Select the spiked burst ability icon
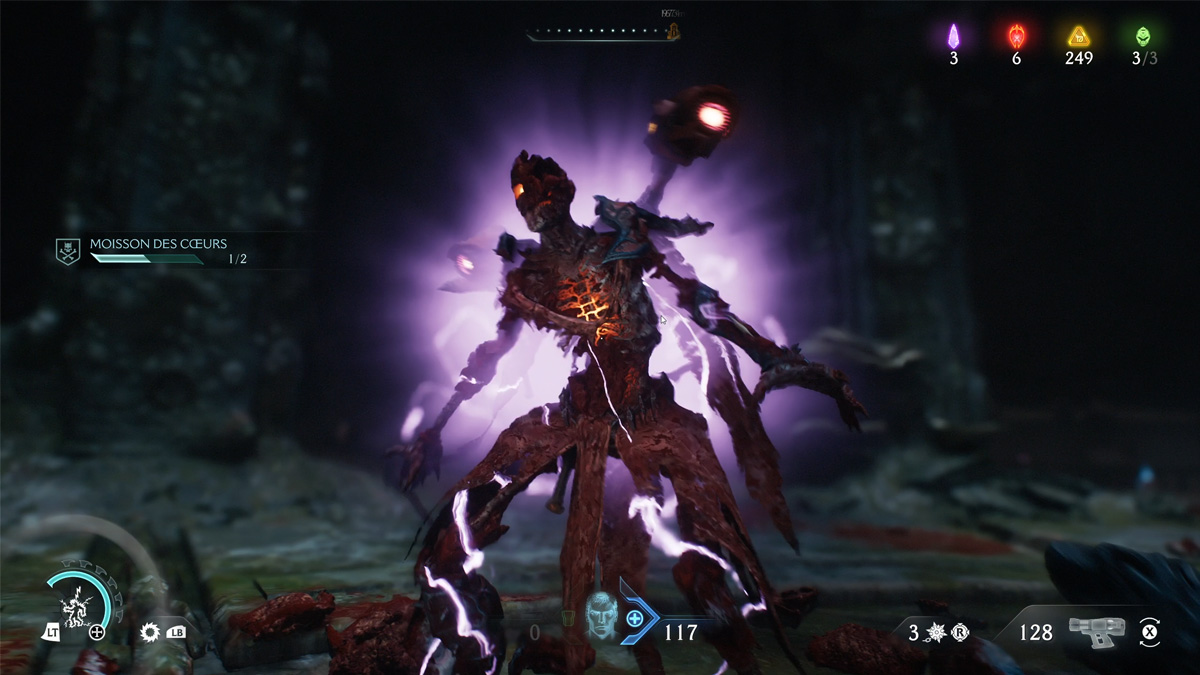 151,632
